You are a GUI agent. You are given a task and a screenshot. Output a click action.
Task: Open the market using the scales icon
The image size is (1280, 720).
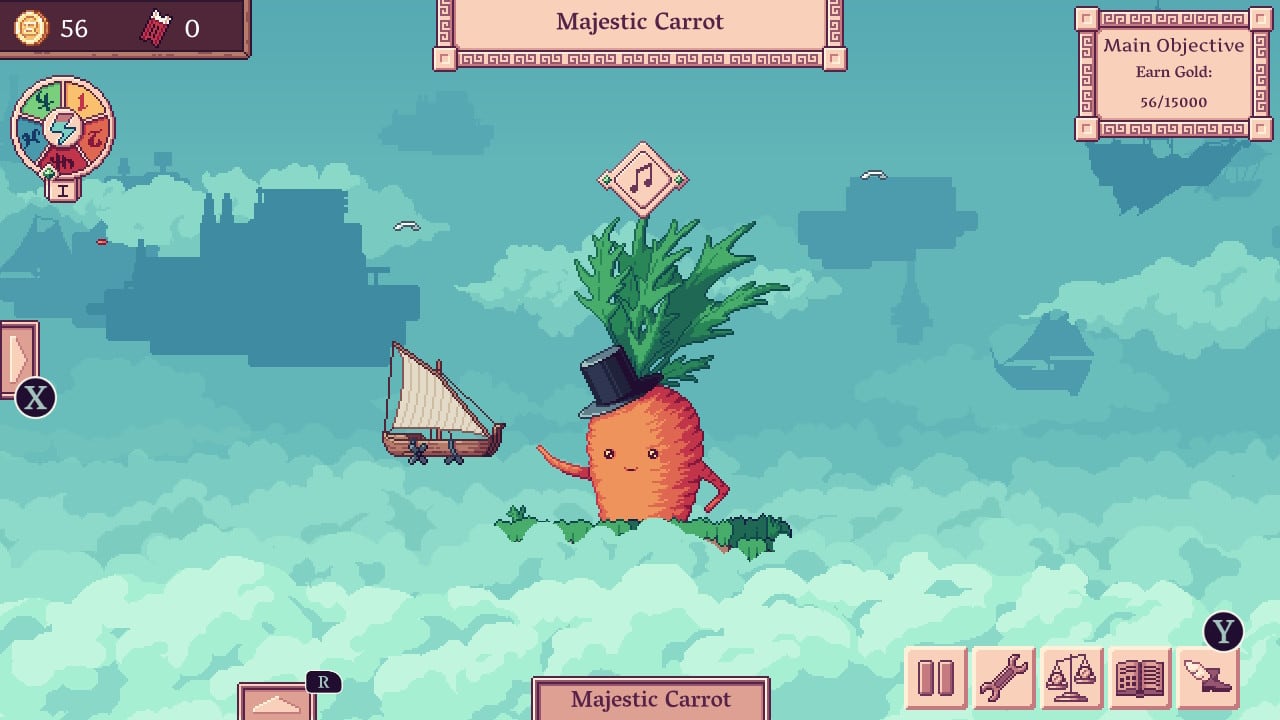[x=1072, y=678]
